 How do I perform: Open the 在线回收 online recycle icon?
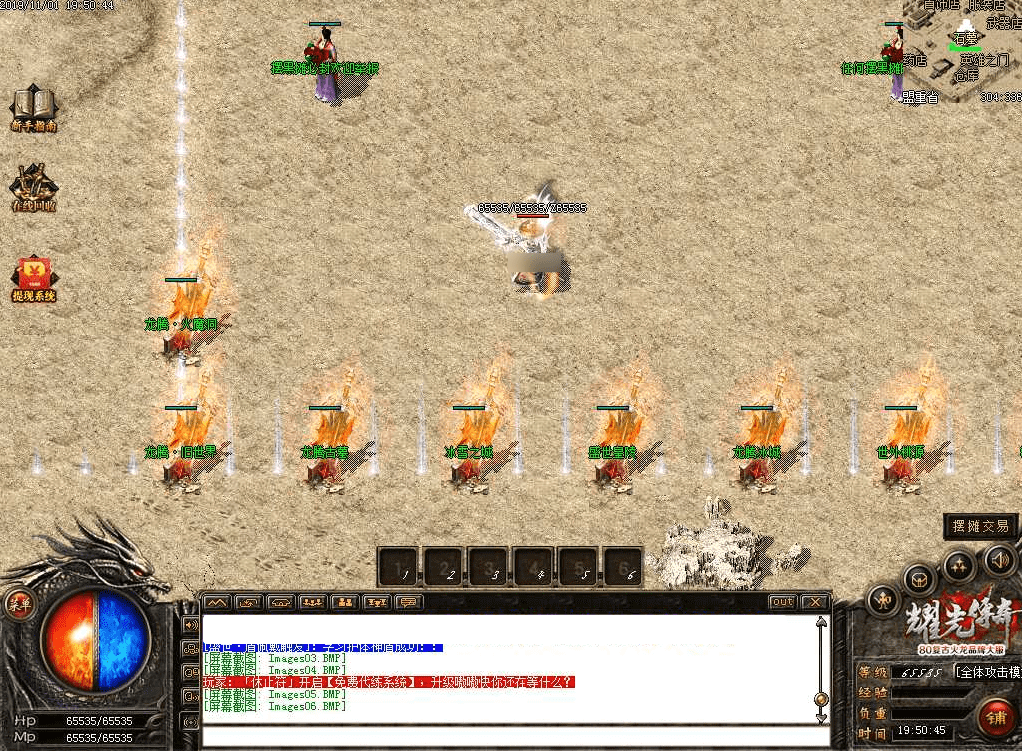coord(34,185)
